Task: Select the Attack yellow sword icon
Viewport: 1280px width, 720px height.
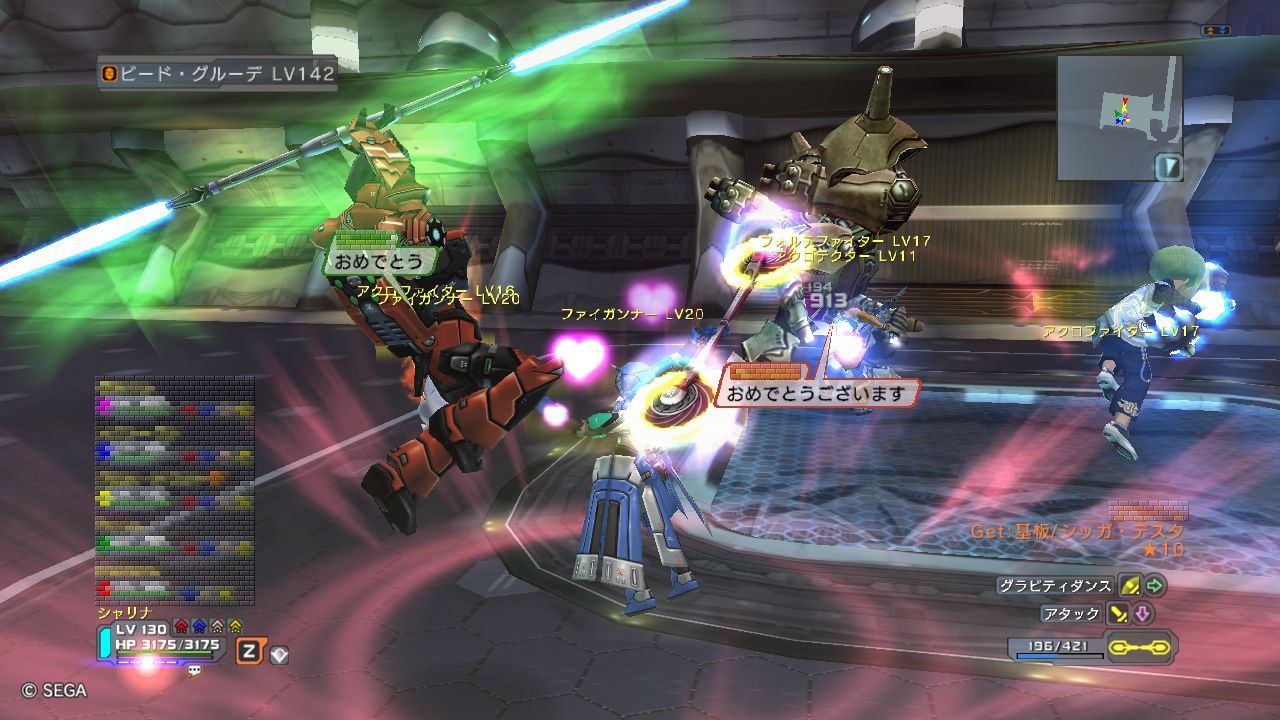Action: [x=1117, y=614]
